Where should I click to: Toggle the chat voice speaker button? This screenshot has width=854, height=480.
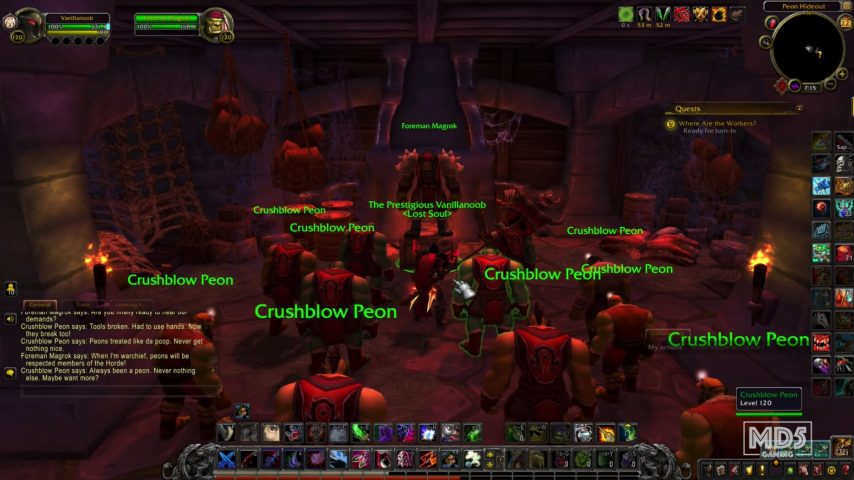pyautogui.click(x=10, y=319)
